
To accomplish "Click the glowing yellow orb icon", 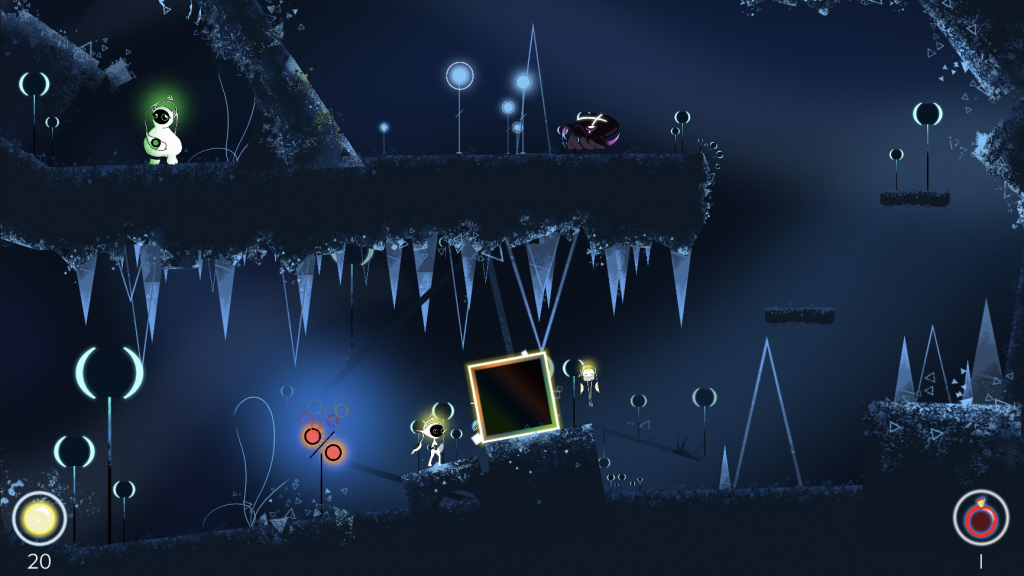I will click(39, 518).
